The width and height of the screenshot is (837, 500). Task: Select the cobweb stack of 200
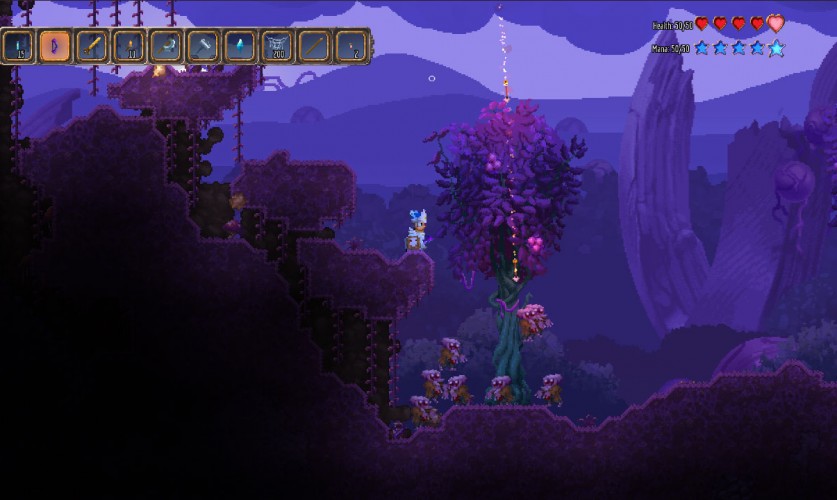pos(277,46)
